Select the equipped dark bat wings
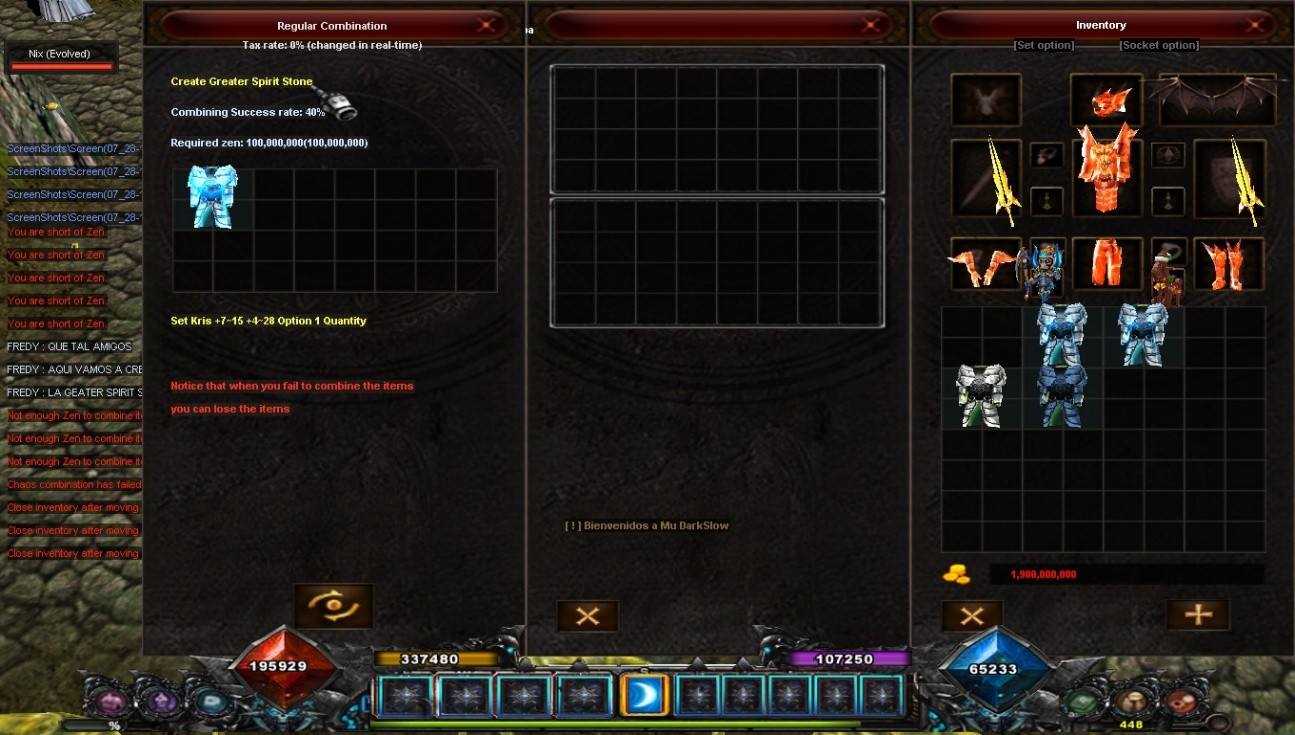 (1216, 98)
